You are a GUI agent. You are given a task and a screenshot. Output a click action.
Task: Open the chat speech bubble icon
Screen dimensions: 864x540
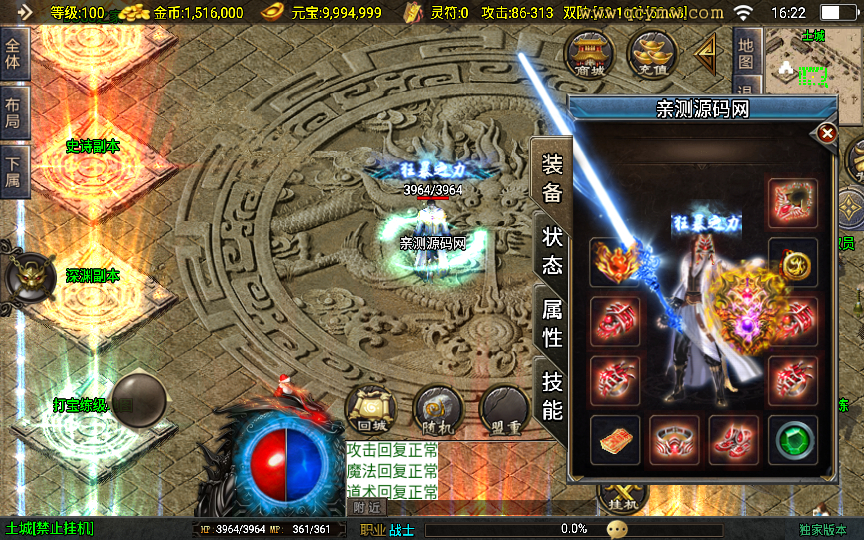coord(617,529)
